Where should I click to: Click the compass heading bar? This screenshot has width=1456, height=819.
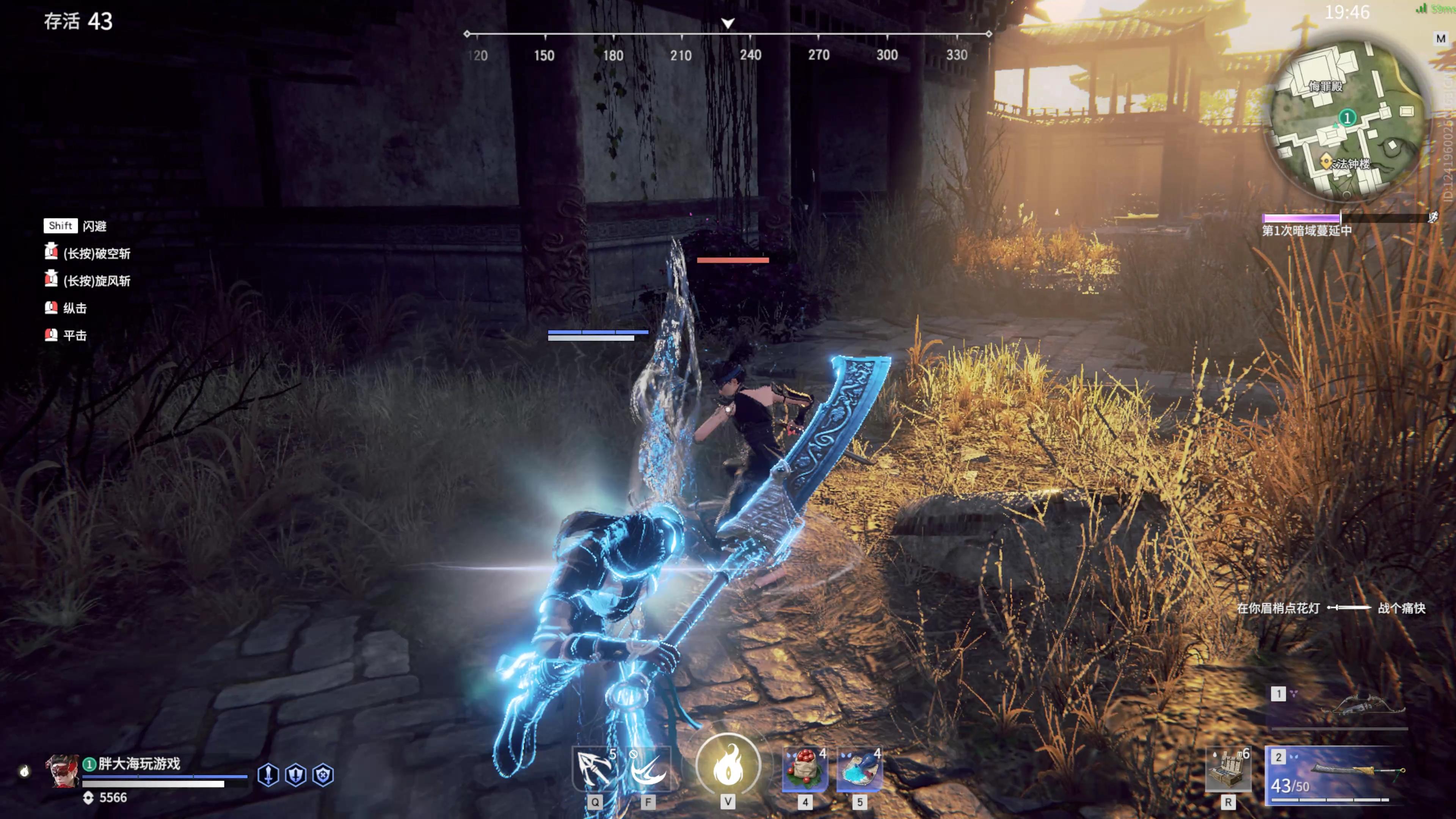click(728, 34)
